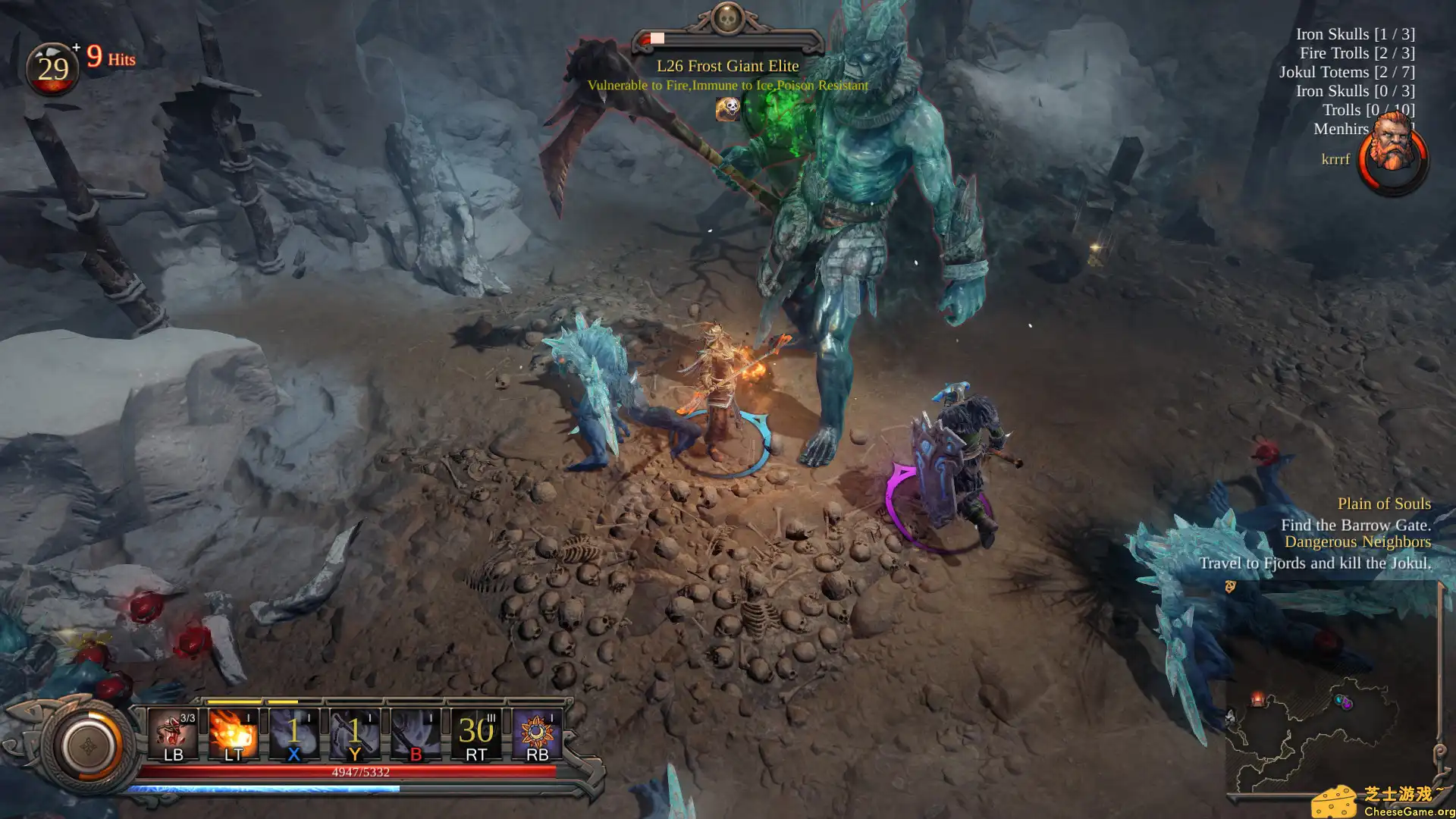Activate the sun medallion rage skill on RB
This screenshot has width=1456, height=819.
(536, 732)
